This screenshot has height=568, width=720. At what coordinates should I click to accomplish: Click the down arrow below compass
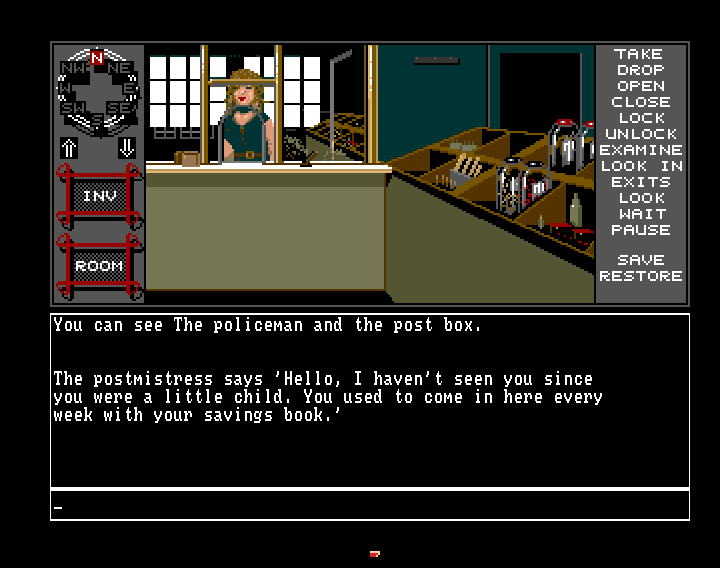127,147
